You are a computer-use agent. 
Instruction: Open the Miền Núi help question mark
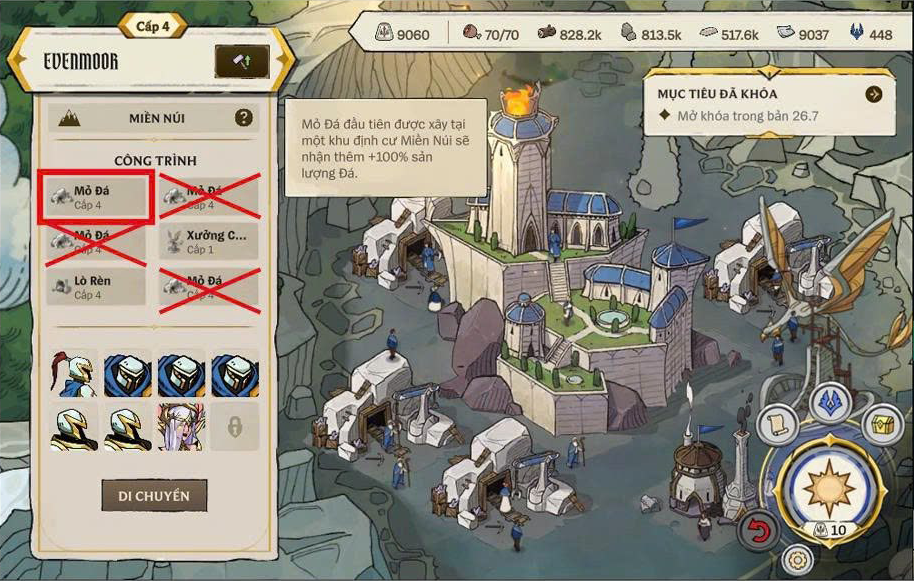coord(243,118)
